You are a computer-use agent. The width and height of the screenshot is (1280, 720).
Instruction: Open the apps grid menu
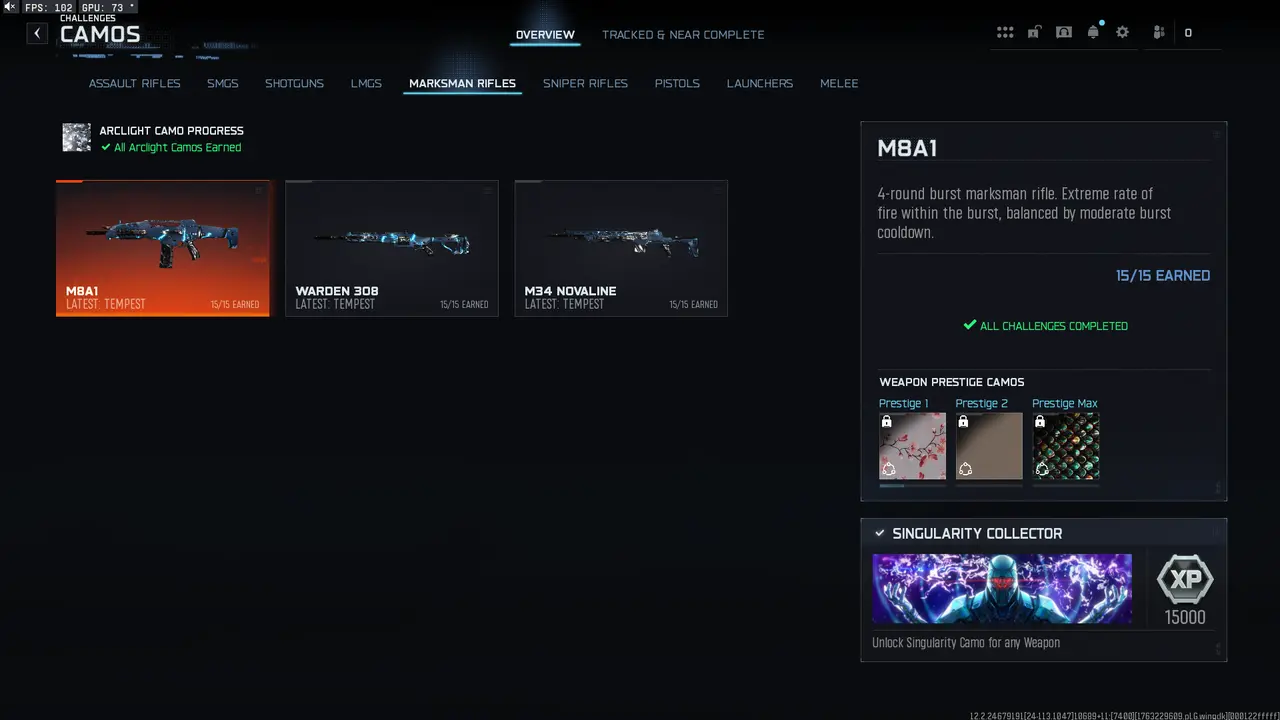(x=1005, y=32)
